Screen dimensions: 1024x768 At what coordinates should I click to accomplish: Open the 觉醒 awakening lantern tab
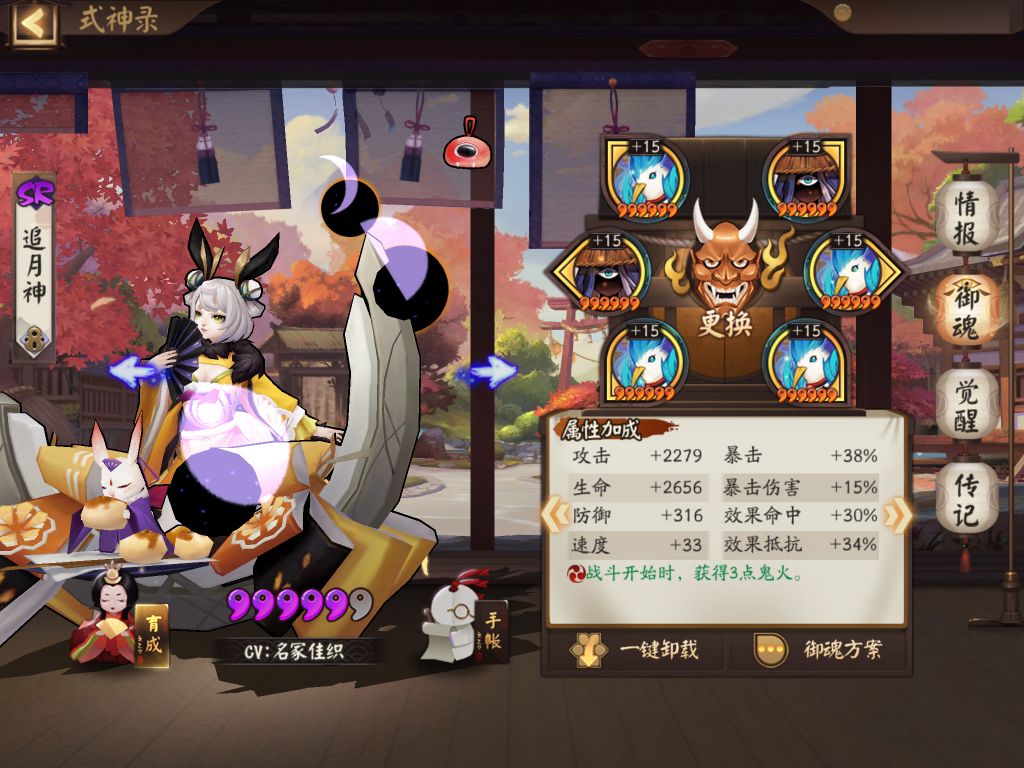coord(965,405)
